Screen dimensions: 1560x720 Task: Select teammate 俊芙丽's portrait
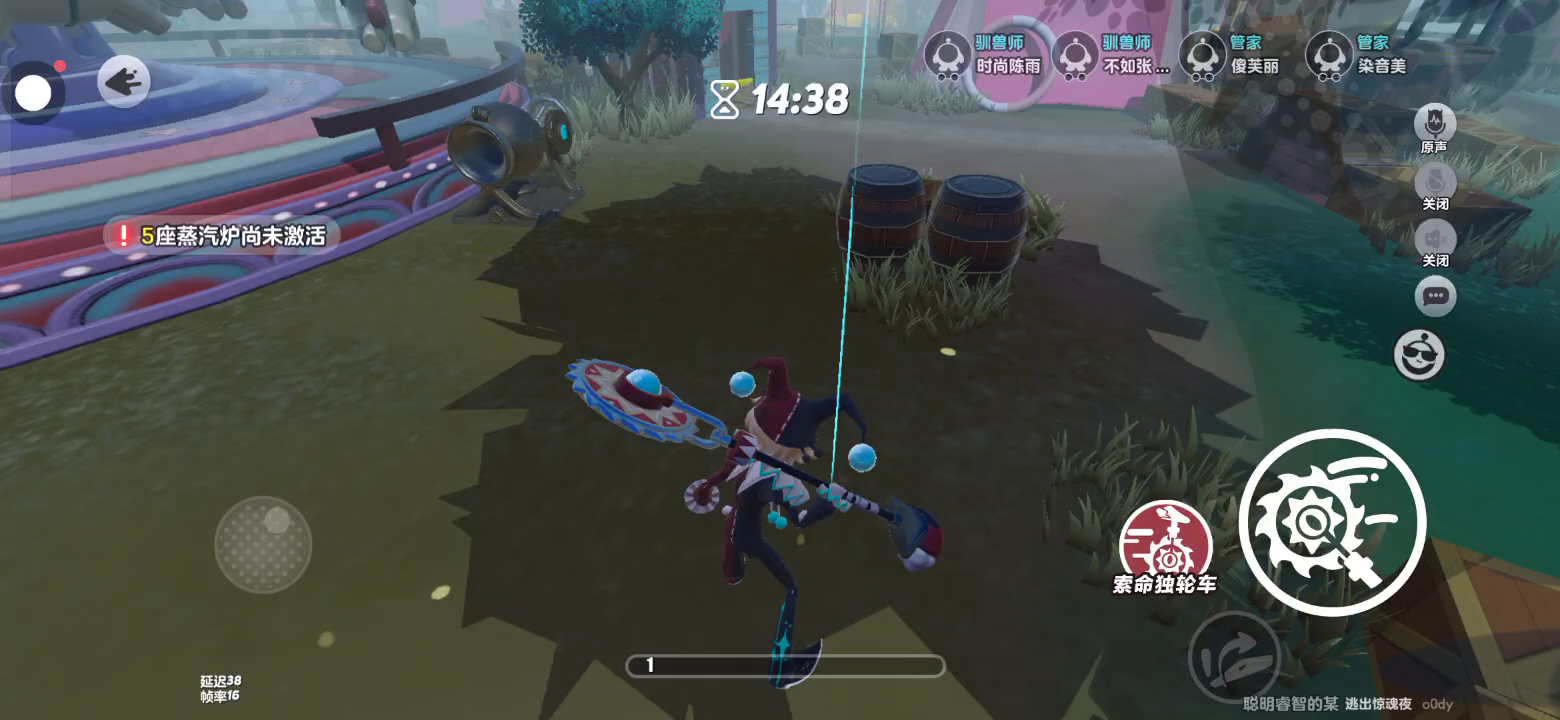click(1202, 55)
